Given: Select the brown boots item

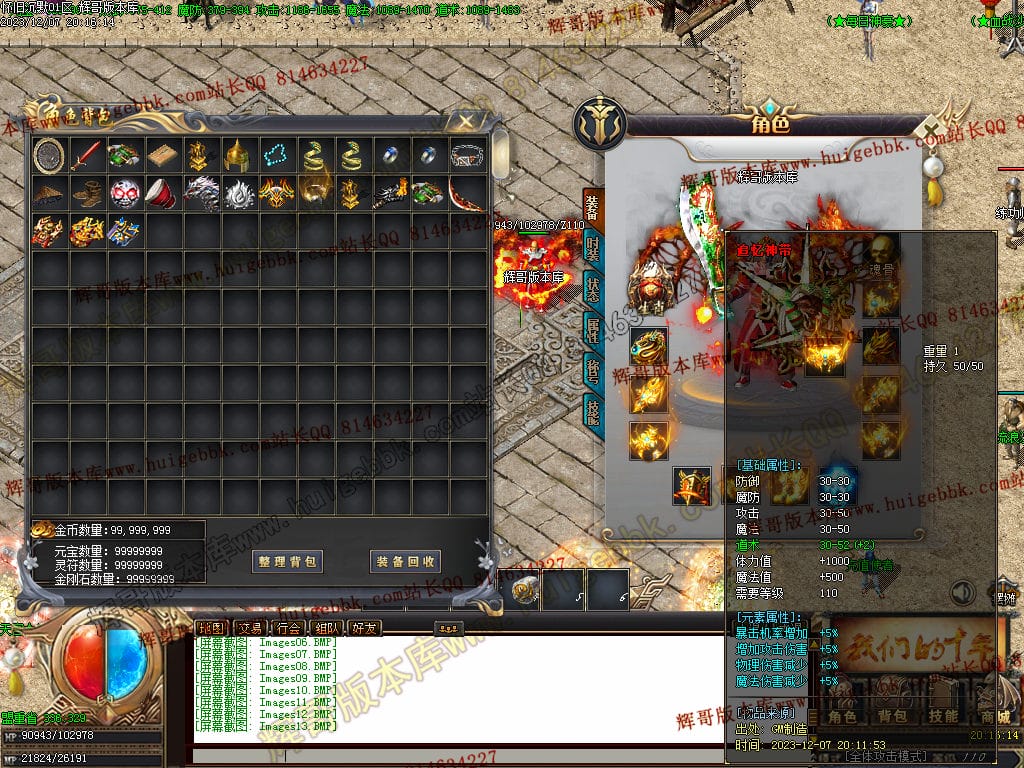Looking at the screenshot, I should 87,193.
